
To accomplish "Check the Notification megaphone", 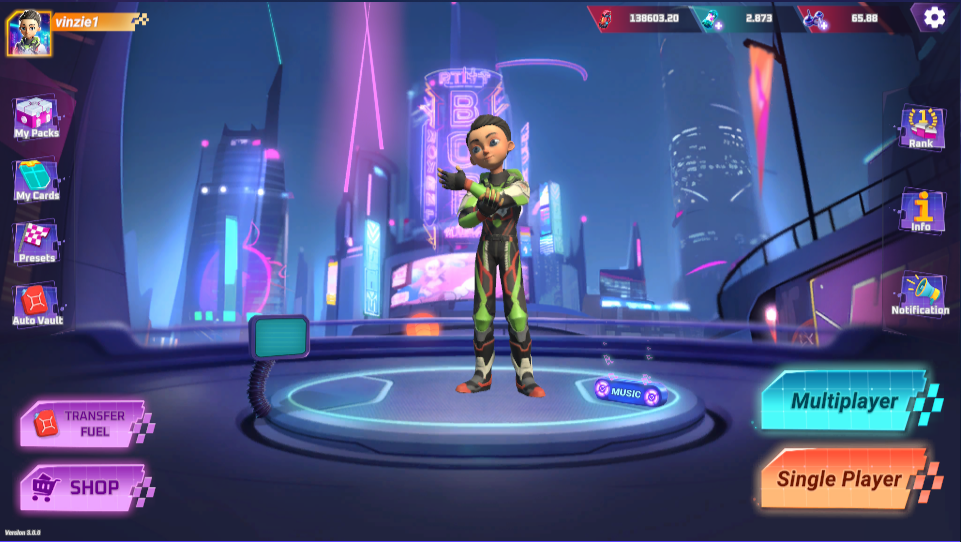I will coord(920,295).
